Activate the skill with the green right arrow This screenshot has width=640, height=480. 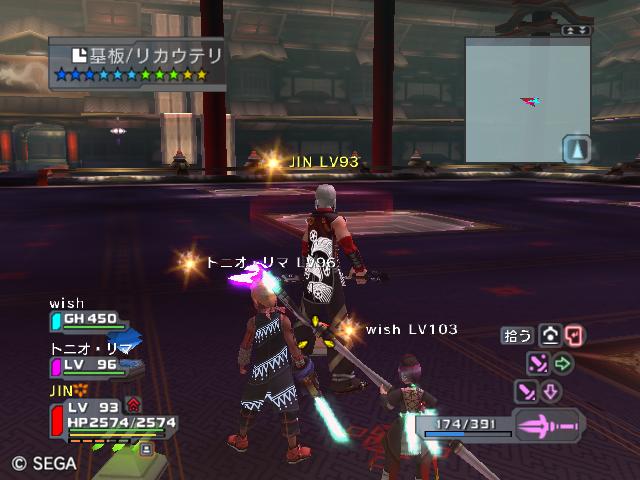563,363
